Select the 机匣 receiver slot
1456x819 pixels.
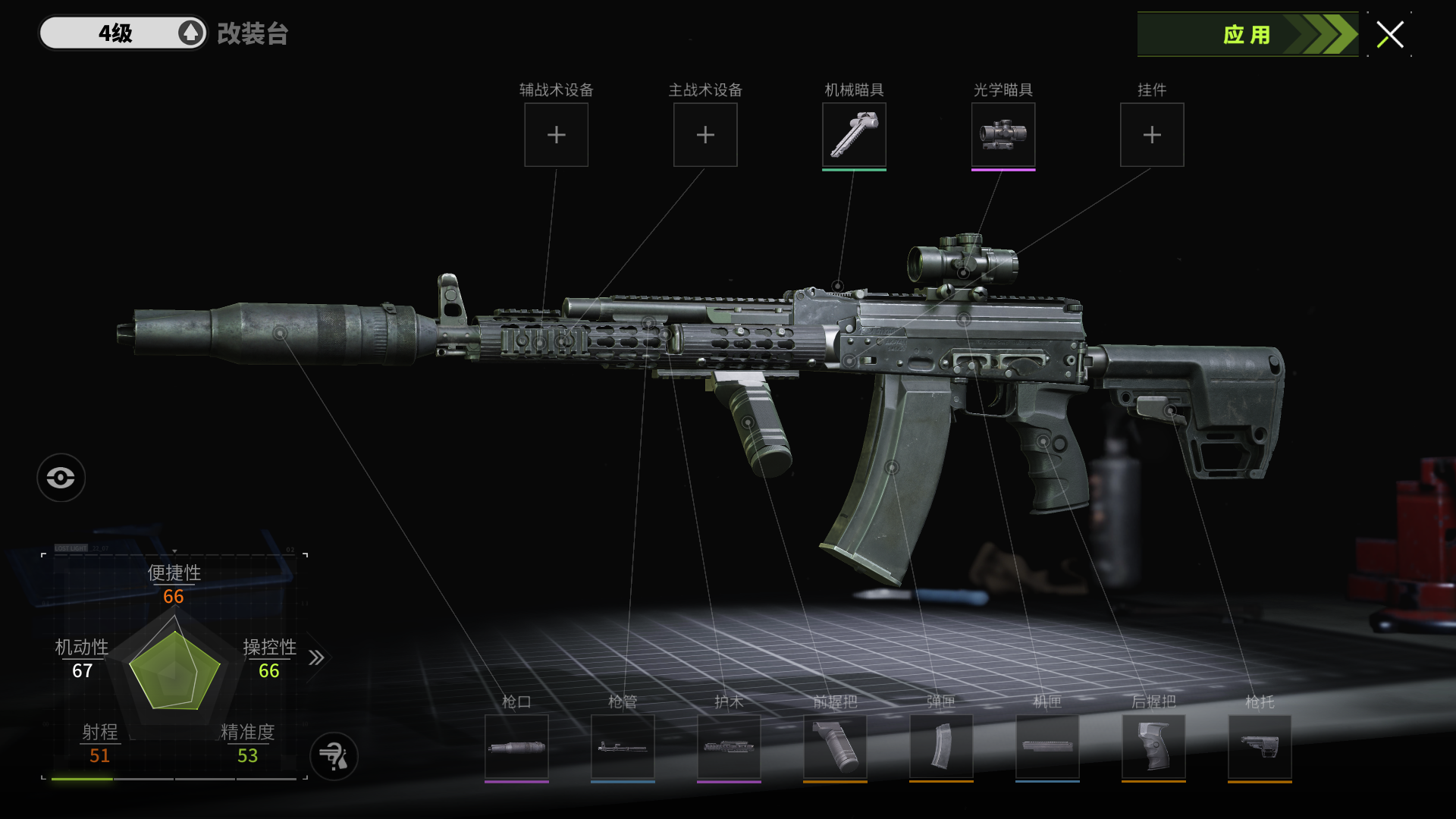click(1047, 747)
